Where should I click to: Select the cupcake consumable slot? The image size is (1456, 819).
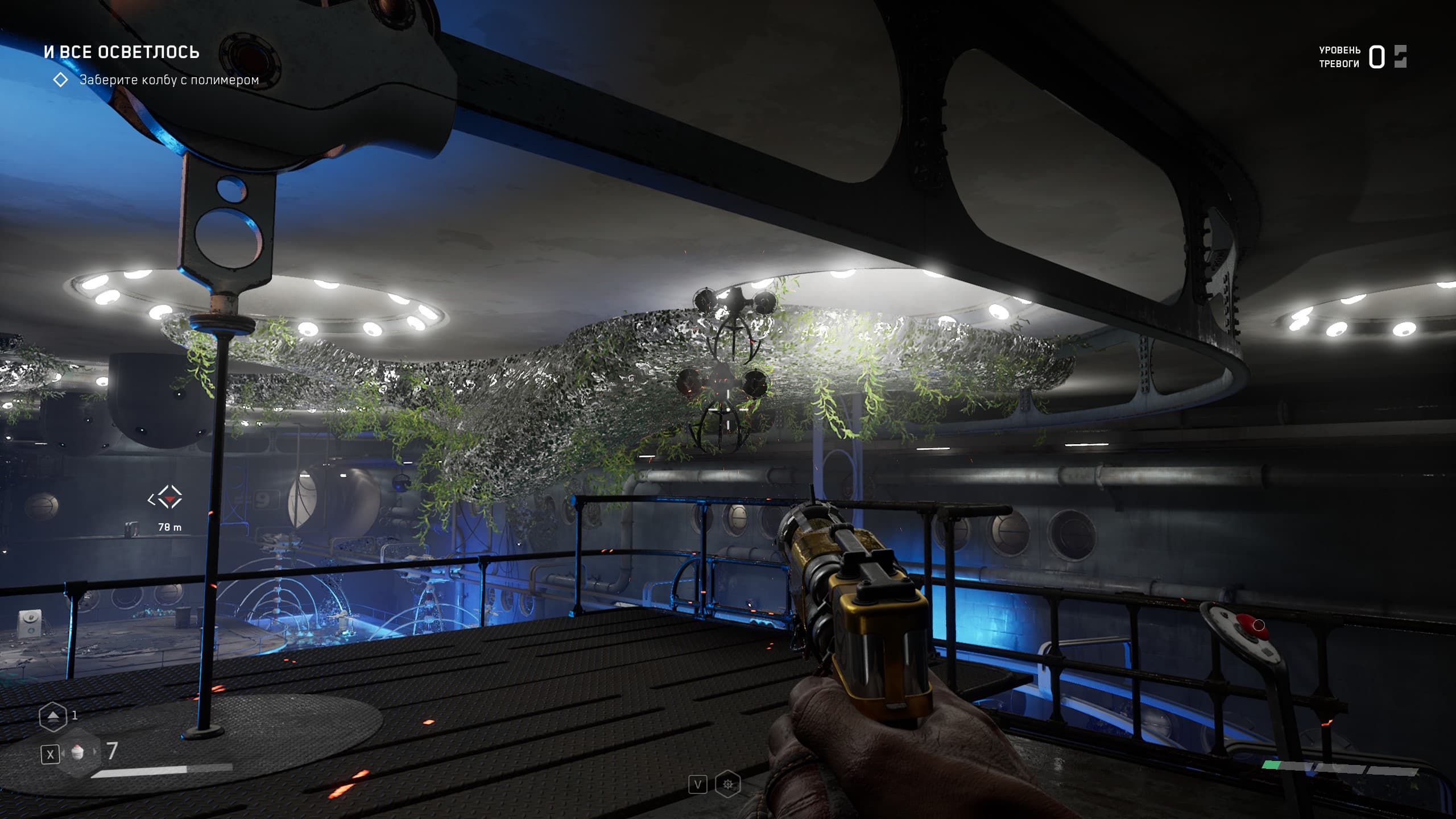[x=78, y=752]
